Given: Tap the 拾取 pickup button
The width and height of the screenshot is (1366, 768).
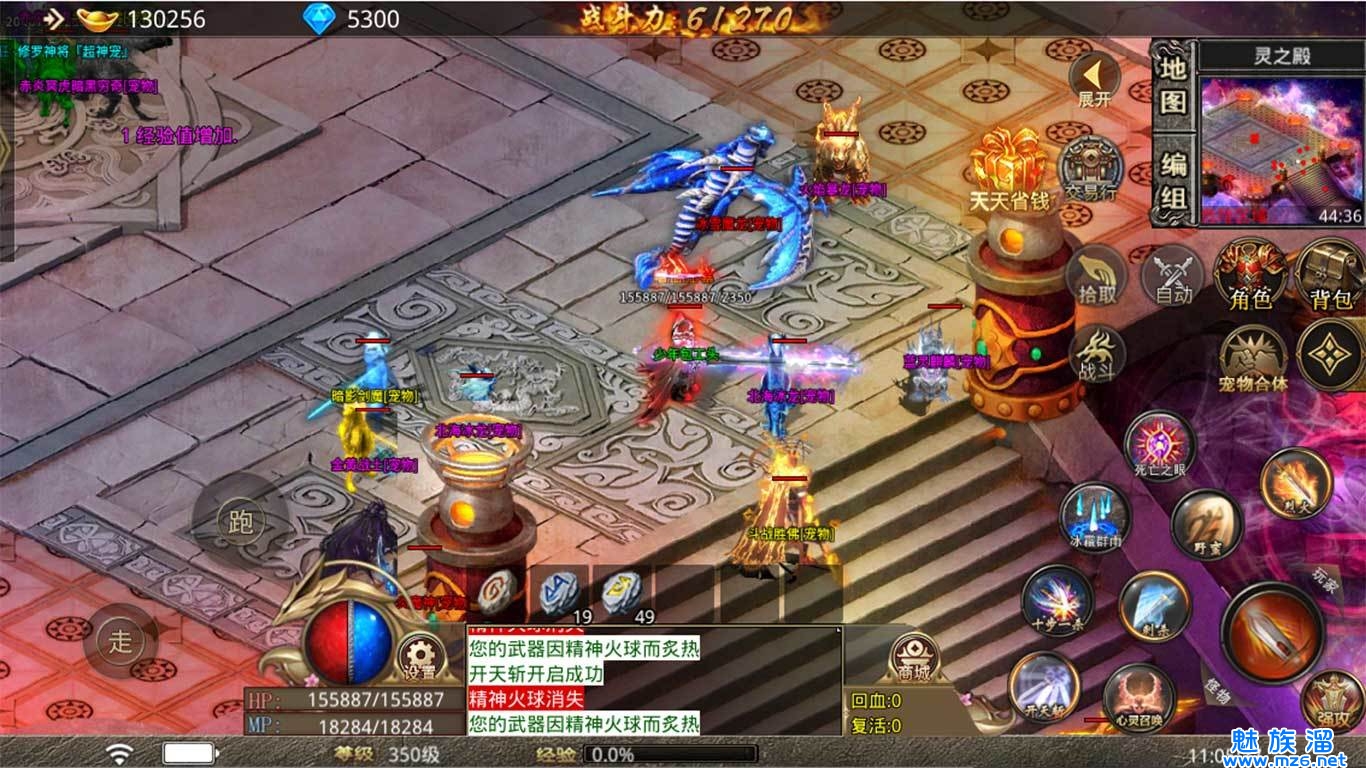Looking at the screenshot, I should [x=1097, y=276].
